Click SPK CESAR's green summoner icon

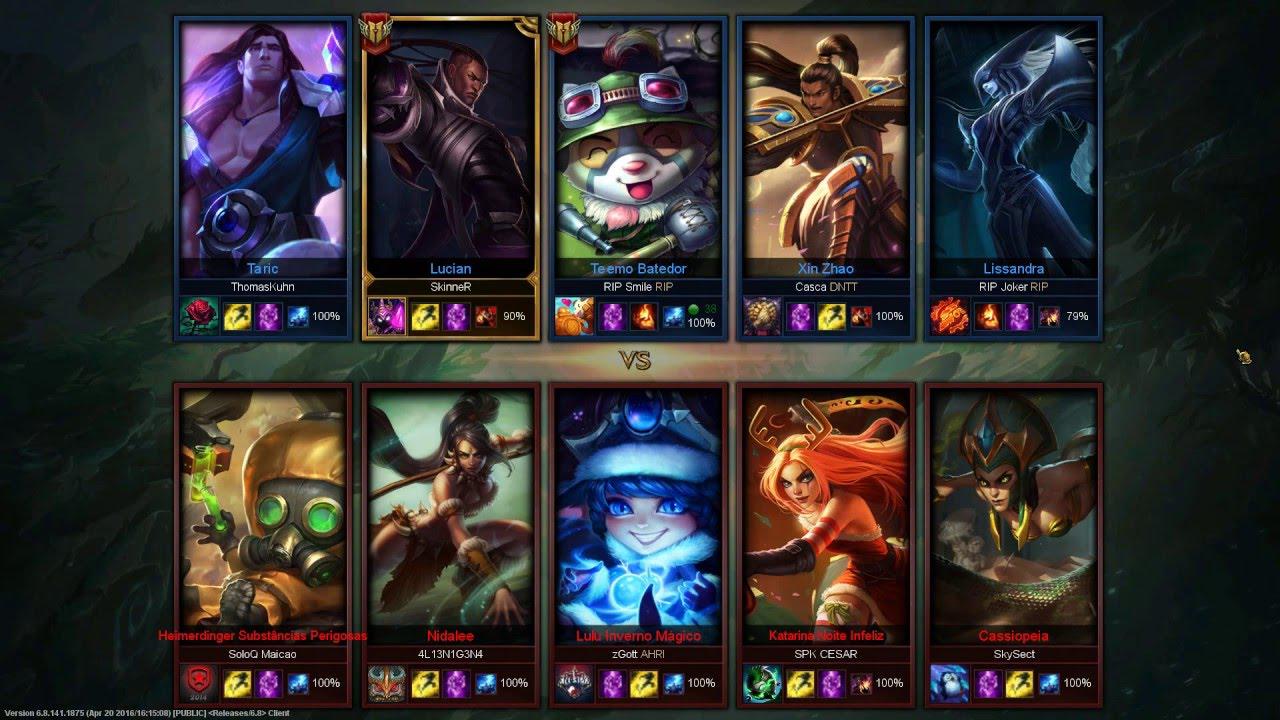pos(762,683)
